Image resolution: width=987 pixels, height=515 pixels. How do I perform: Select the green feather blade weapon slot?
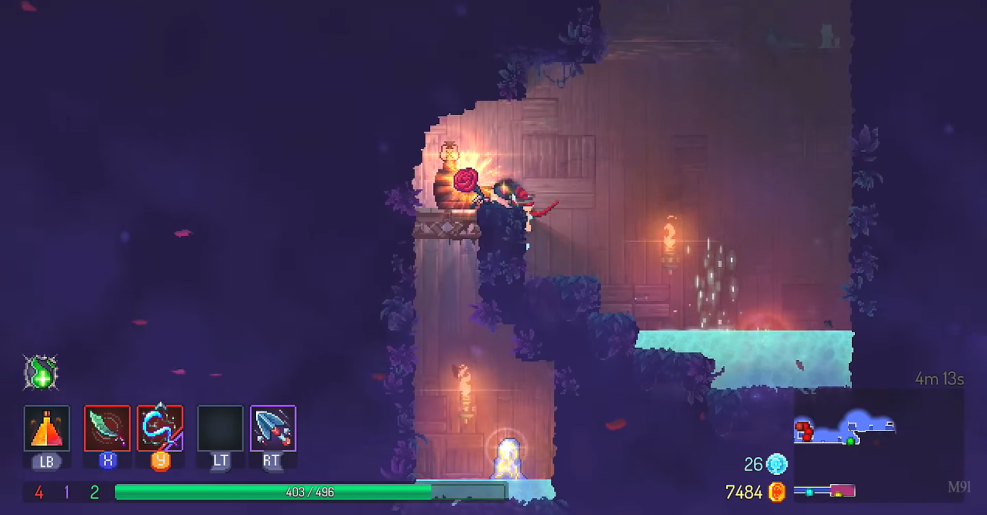[x=107, y=428]
